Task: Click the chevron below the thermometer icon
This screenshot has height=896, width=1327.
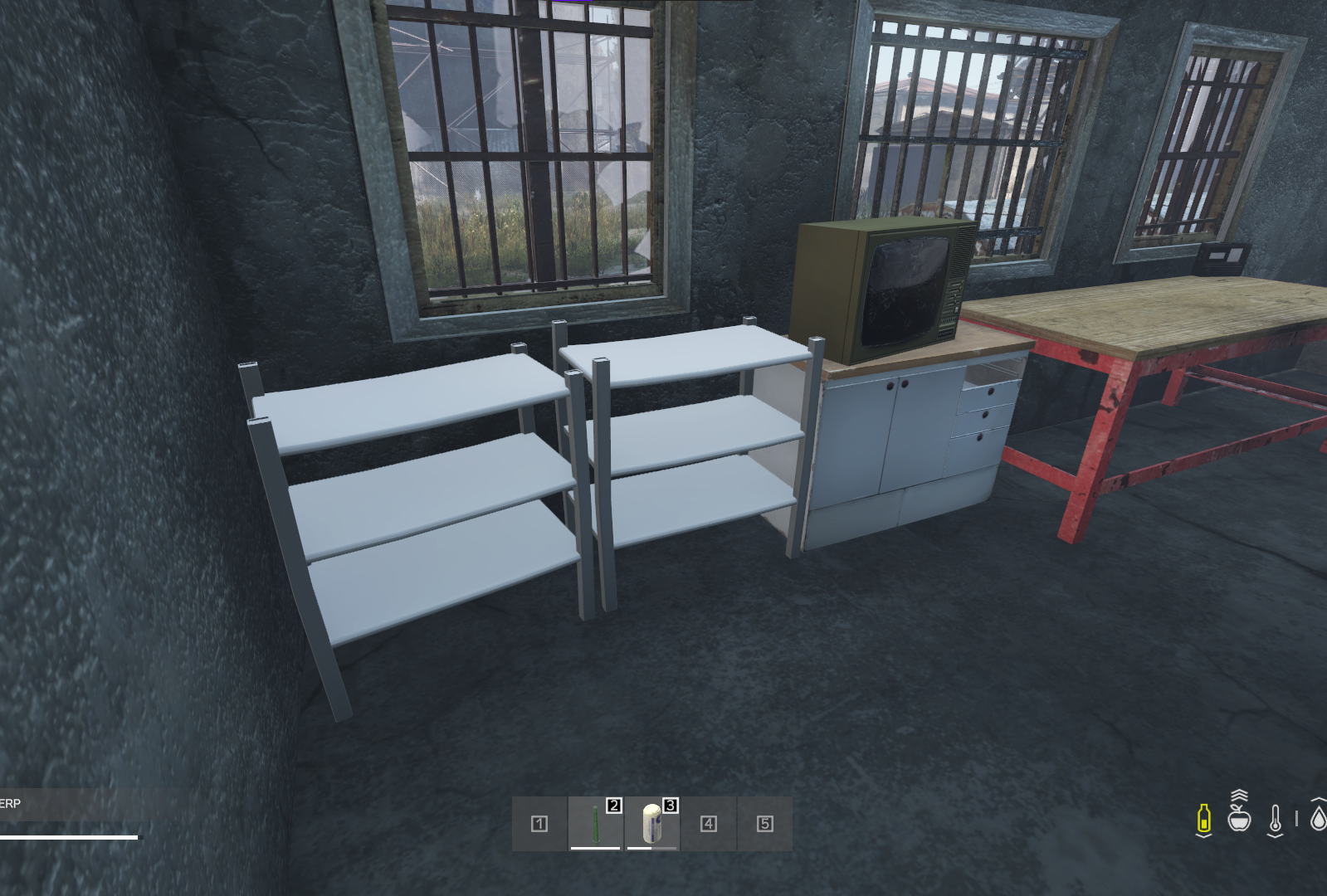Action: (x=1276, y=835)
